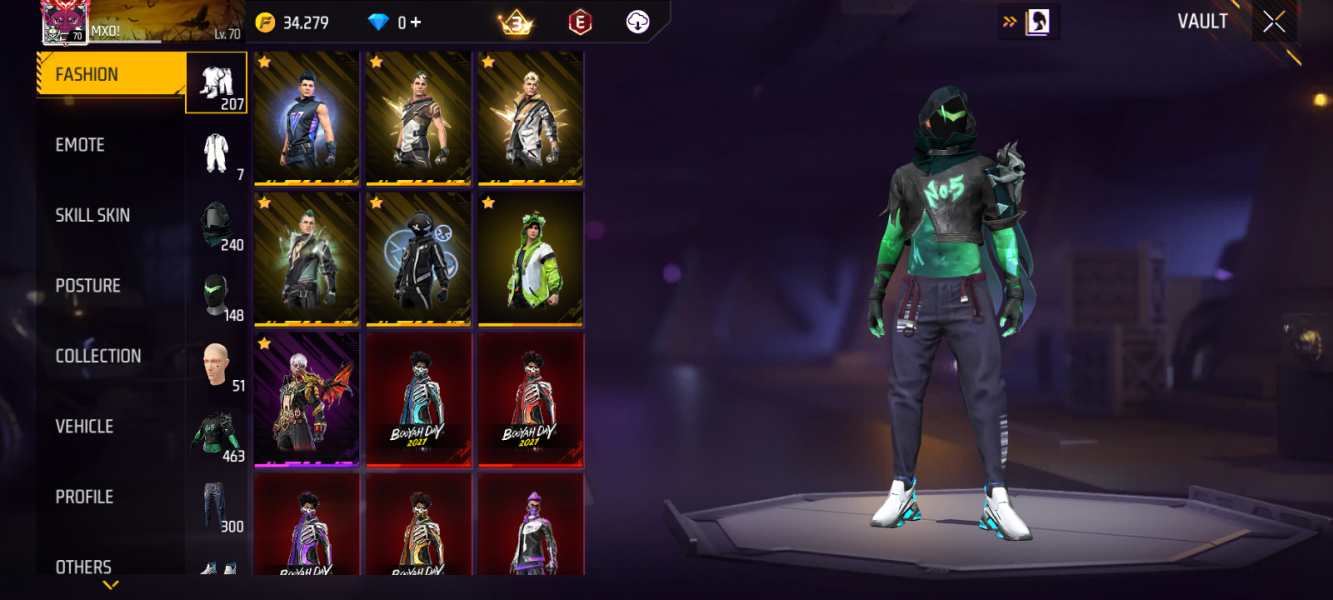Select the black hooded outfit with blue emblems
Screen dimensions: 1333x600
418,259
